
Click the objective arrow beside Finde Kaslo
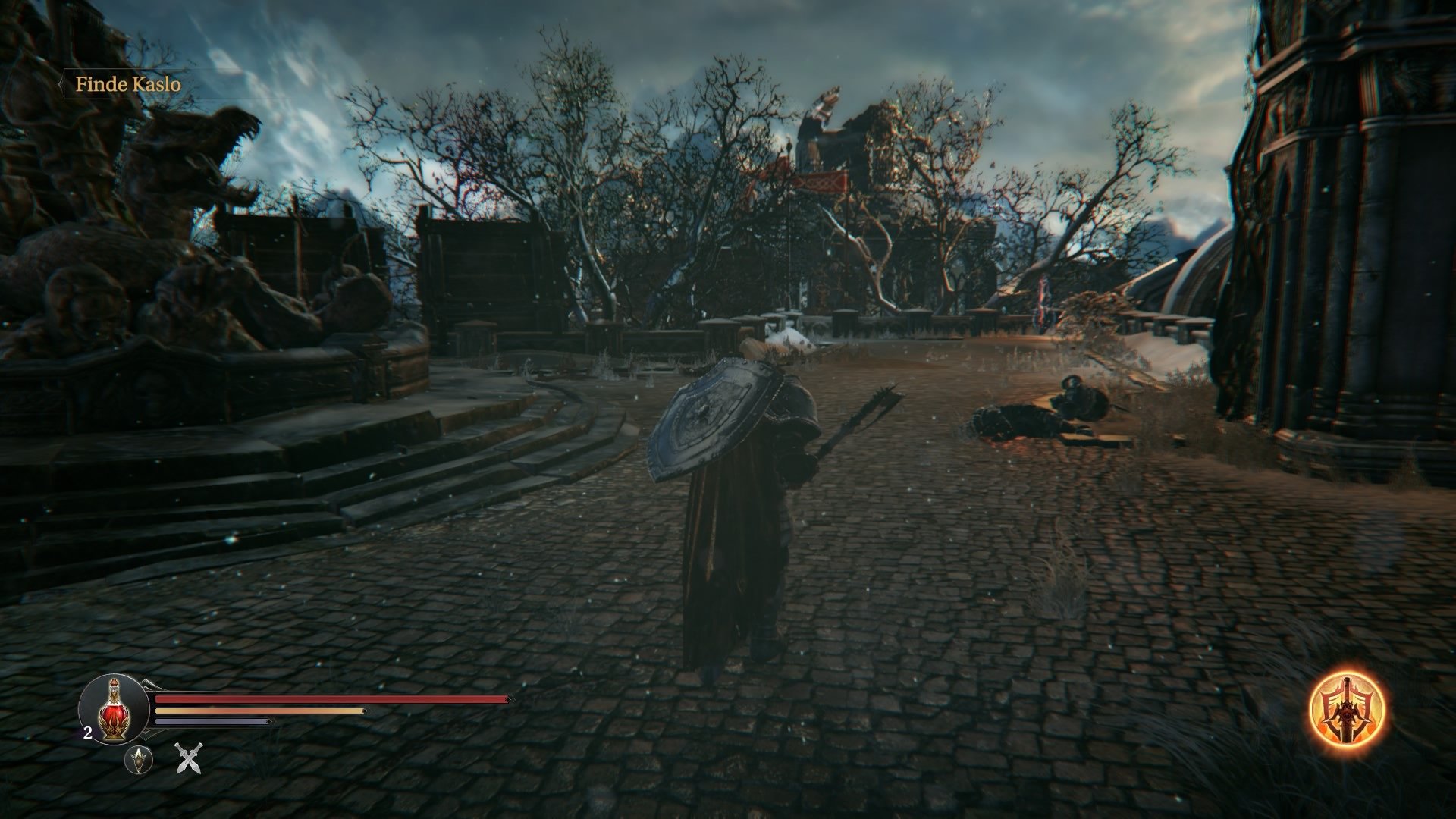[61, 86]
